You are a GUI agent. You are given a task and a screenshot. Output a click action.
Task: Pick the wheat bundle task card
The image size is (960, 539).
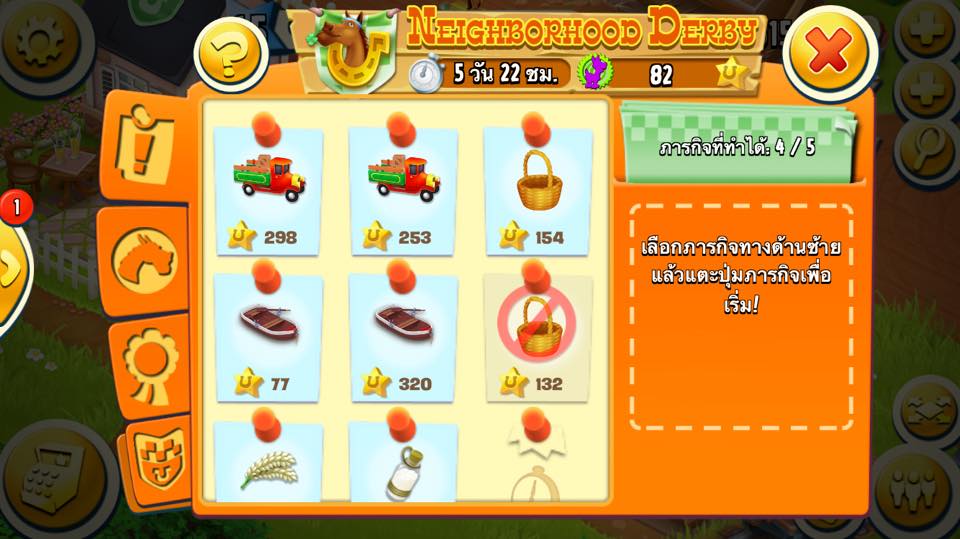[x=268, y=463]
